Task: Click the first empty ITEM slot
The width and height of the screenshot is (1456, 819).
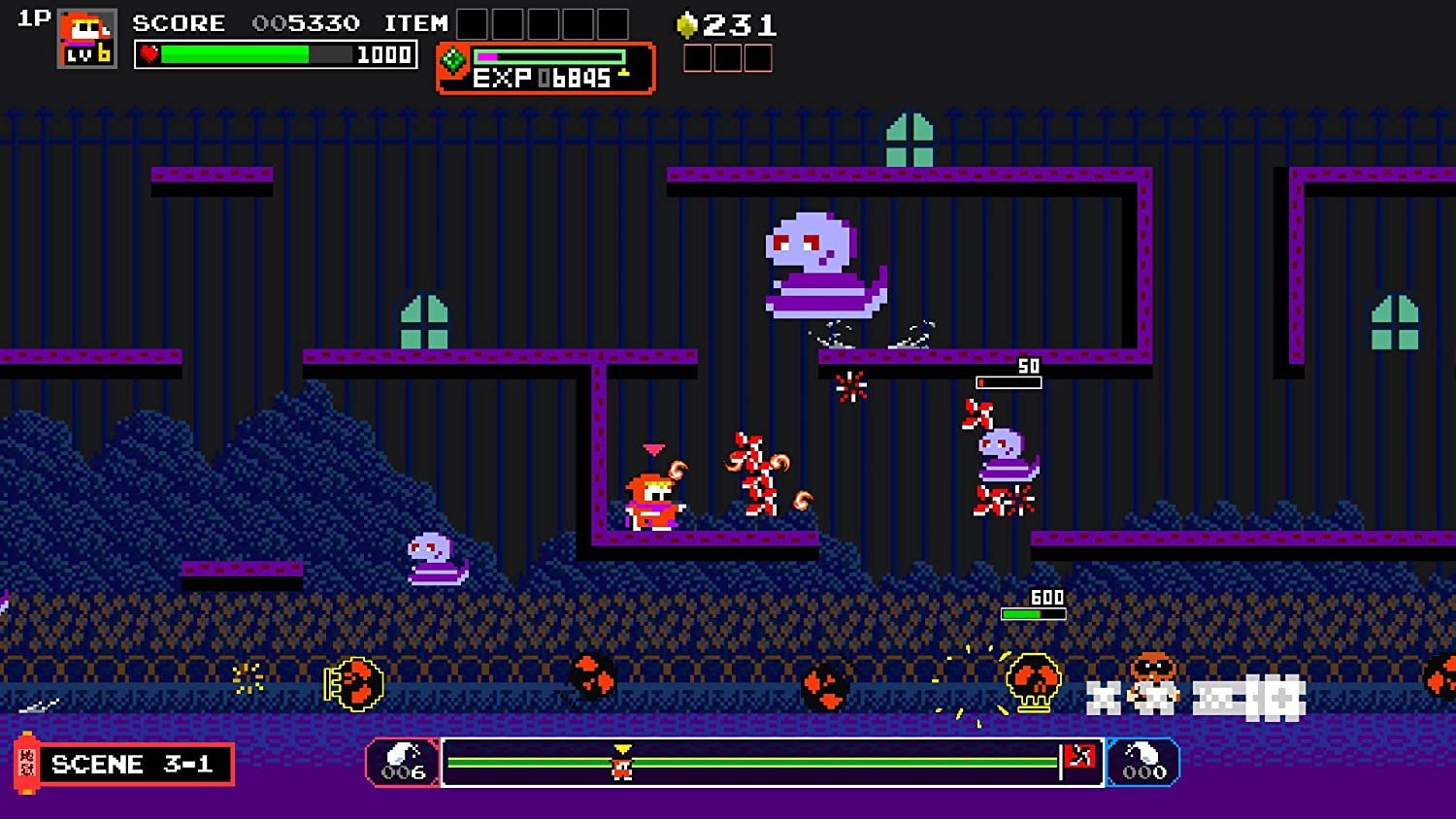Action: click(473, 21)
